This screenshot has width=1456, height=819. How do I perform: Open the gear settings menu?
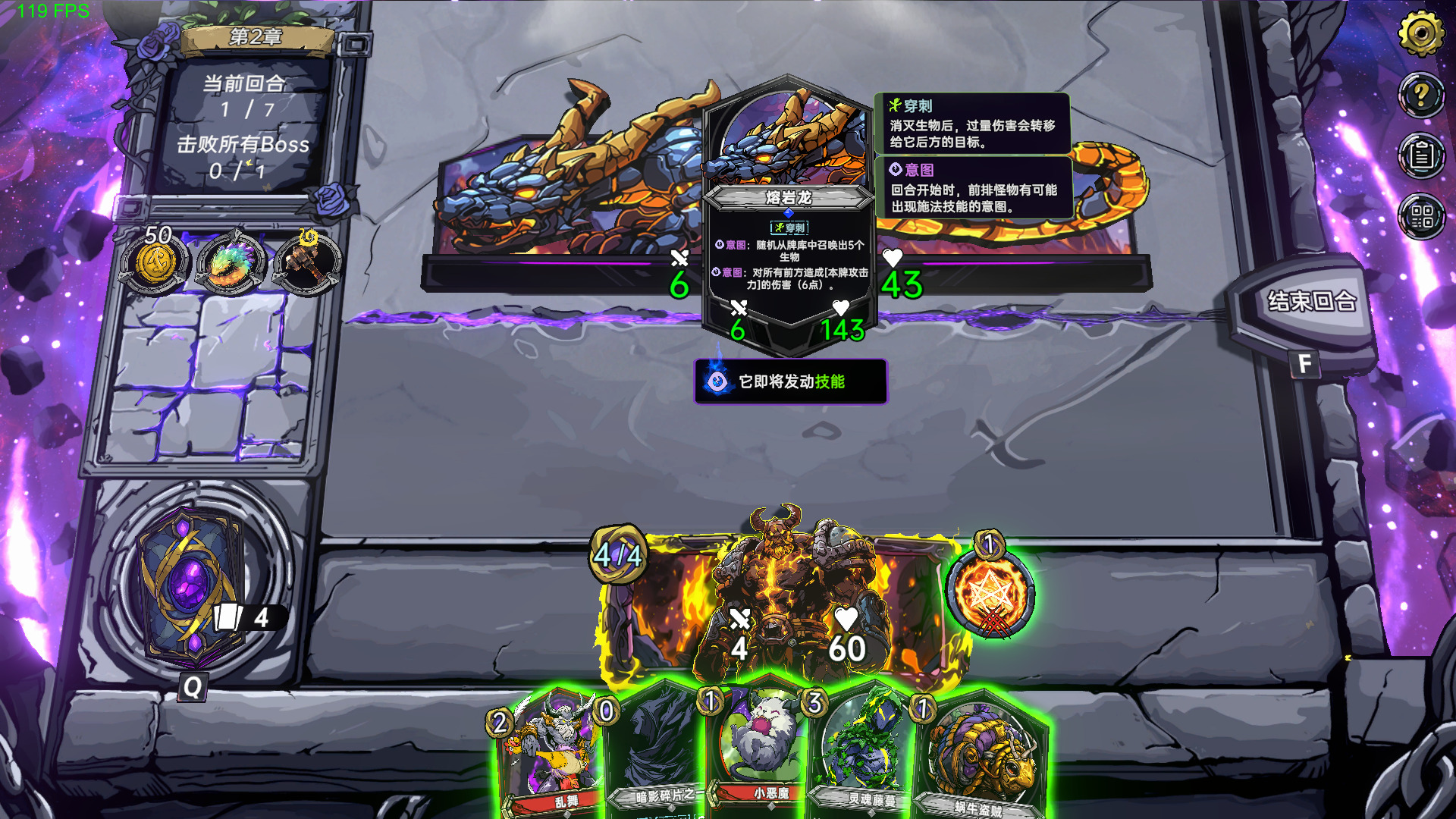coord(1420,33)
